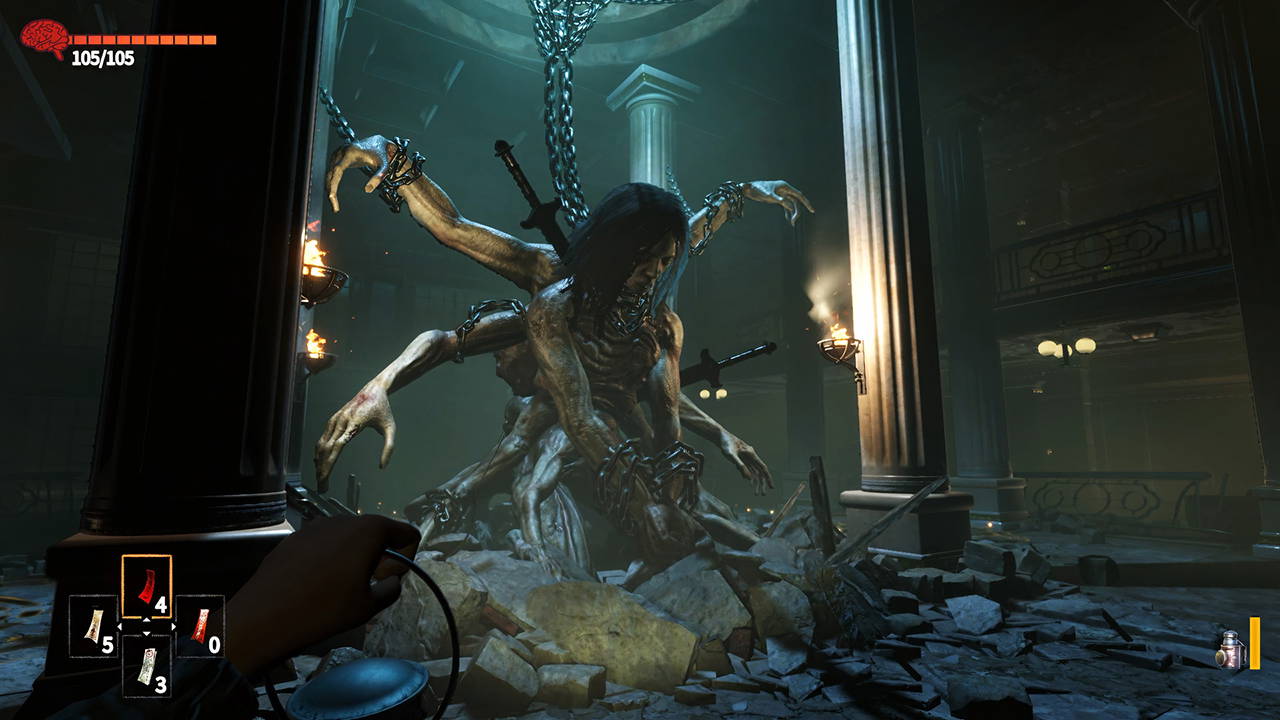Select the highlighted red talisman slot
Screen dimensions: 1280x720
[x=146, y=587]
